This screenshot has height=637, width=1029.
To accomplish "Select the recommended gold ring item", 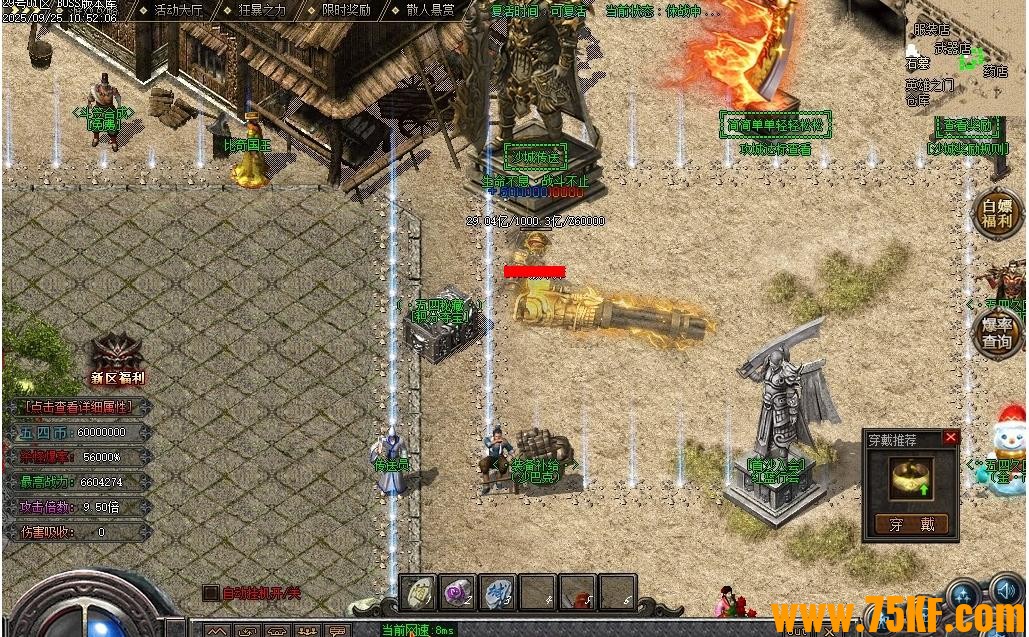I will 911,480.
